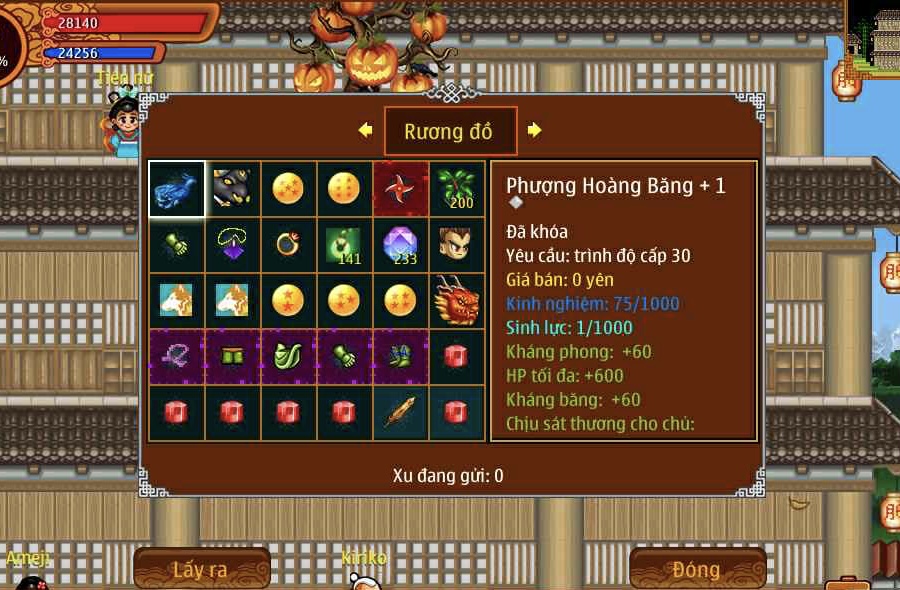Choose the green leaves stack of 200

pos(457,189)
